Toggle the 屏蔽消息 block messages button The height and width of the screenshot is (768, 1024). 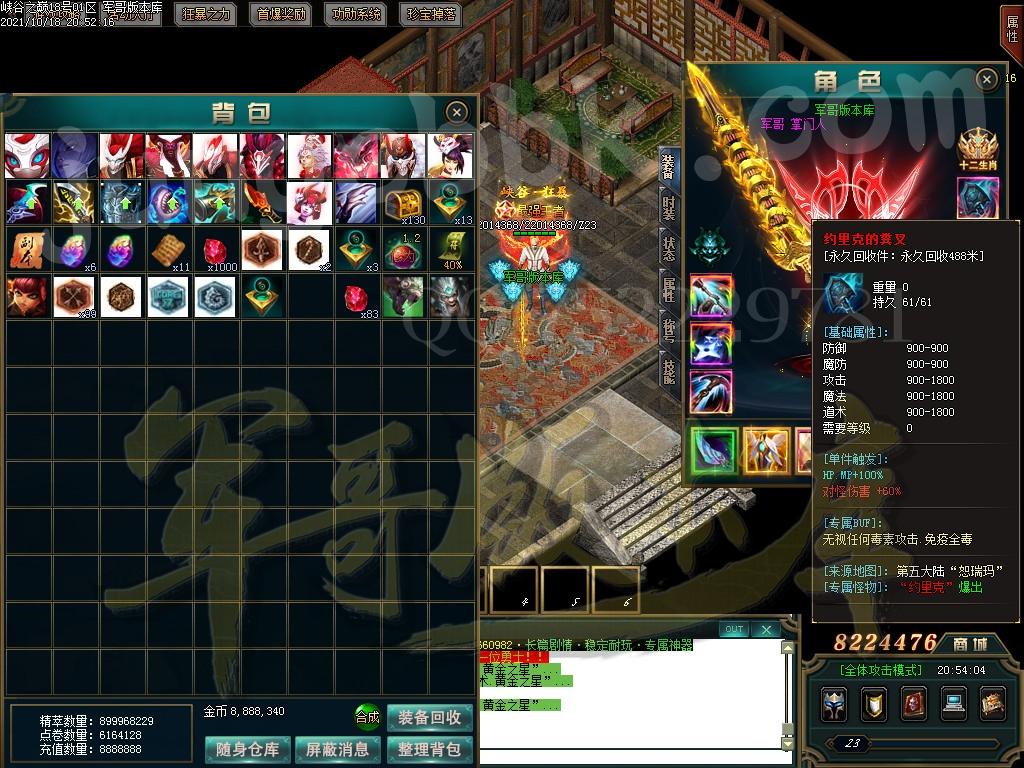338,749
